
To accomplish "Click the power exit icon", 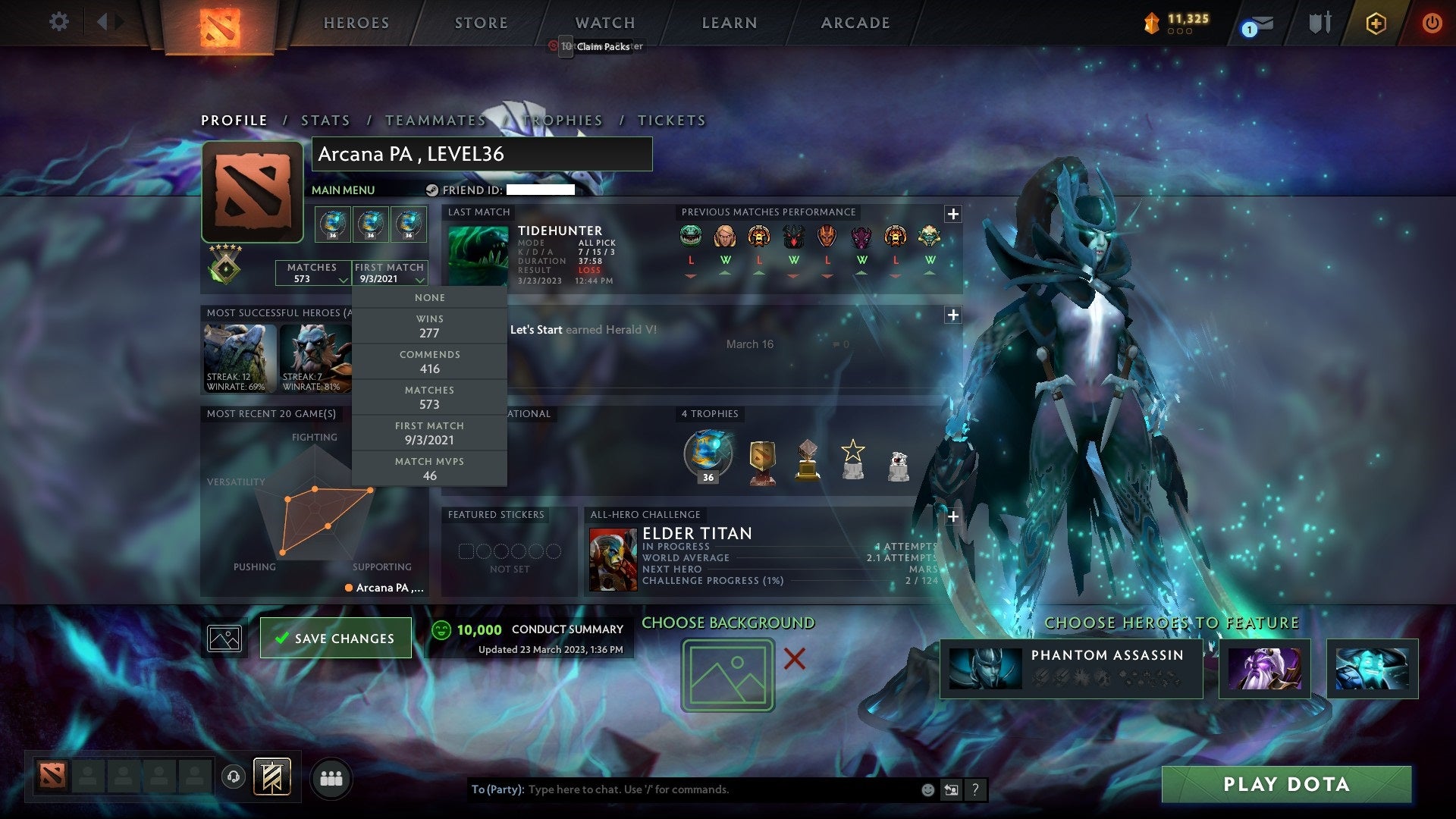I will point(1432,23).
